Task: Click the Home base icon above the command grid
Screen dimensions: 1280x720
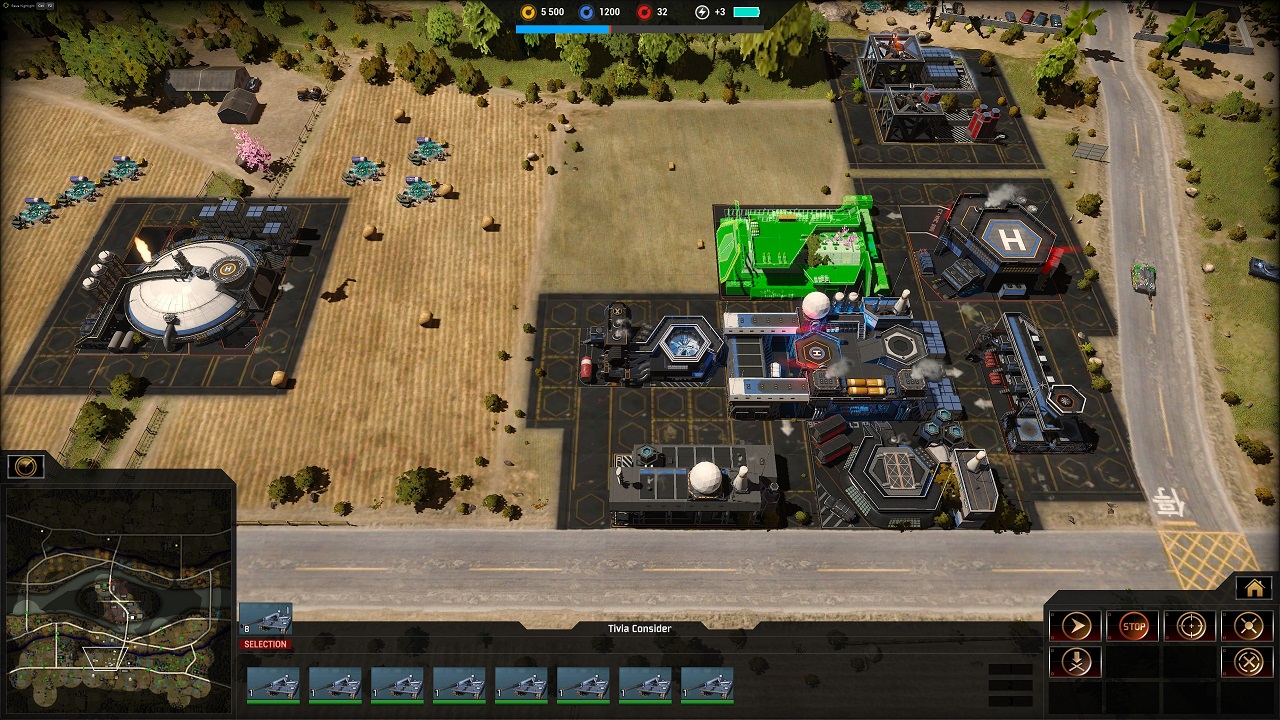Action: click(1254, 588)
